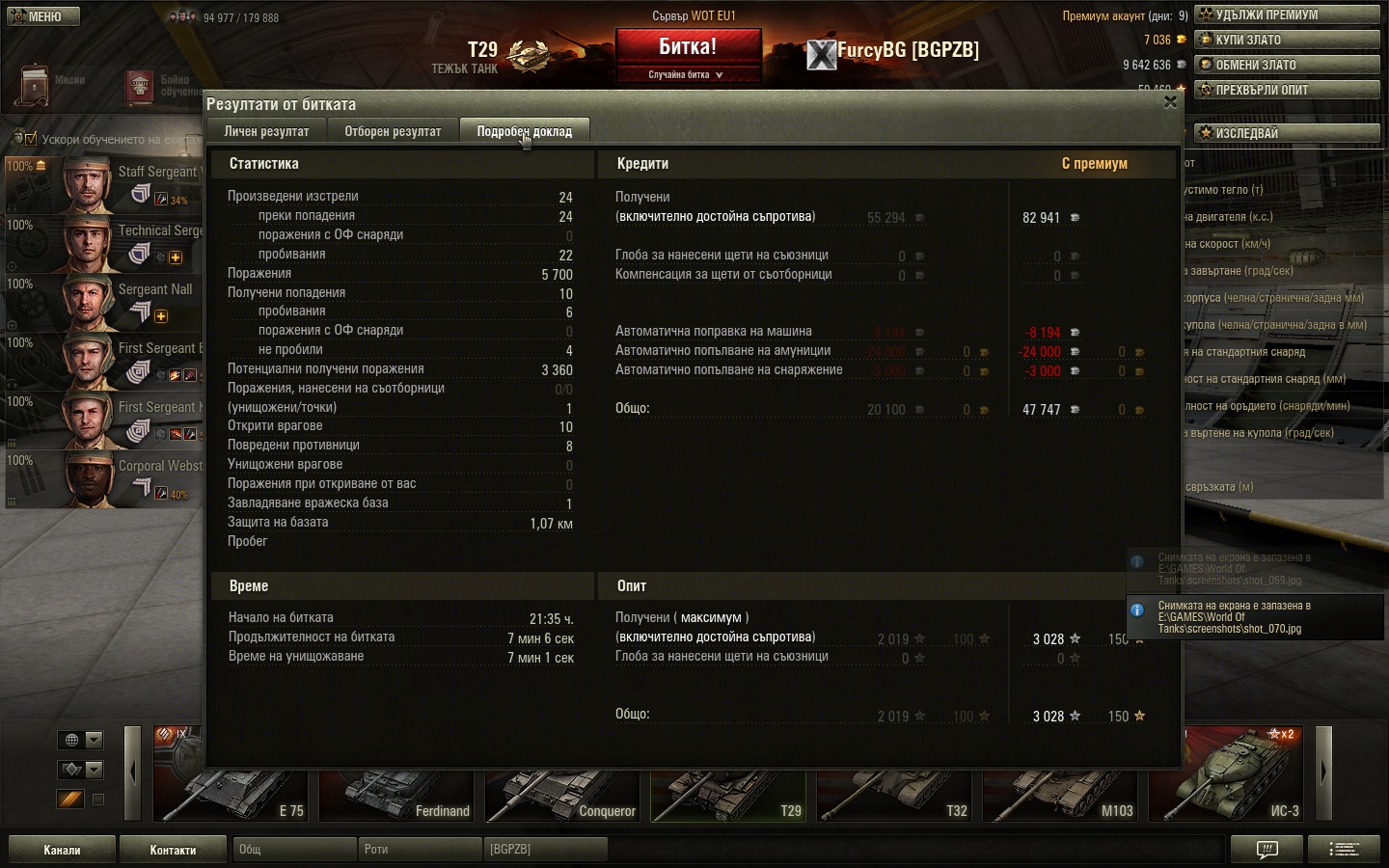Extend premium with УДЪЛЖИ ПРЕМИУМ
Viewport: 1389px width, 868px height.
click(x=1287, y=14)
